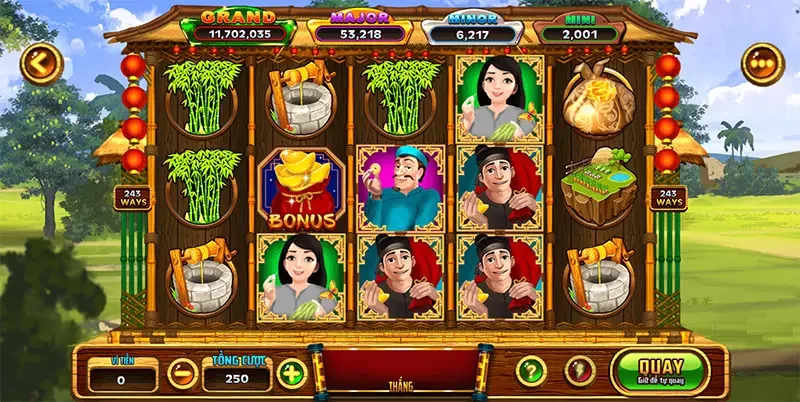
Task: Spin the reels with the QUAY button
Action: [659, 370]
